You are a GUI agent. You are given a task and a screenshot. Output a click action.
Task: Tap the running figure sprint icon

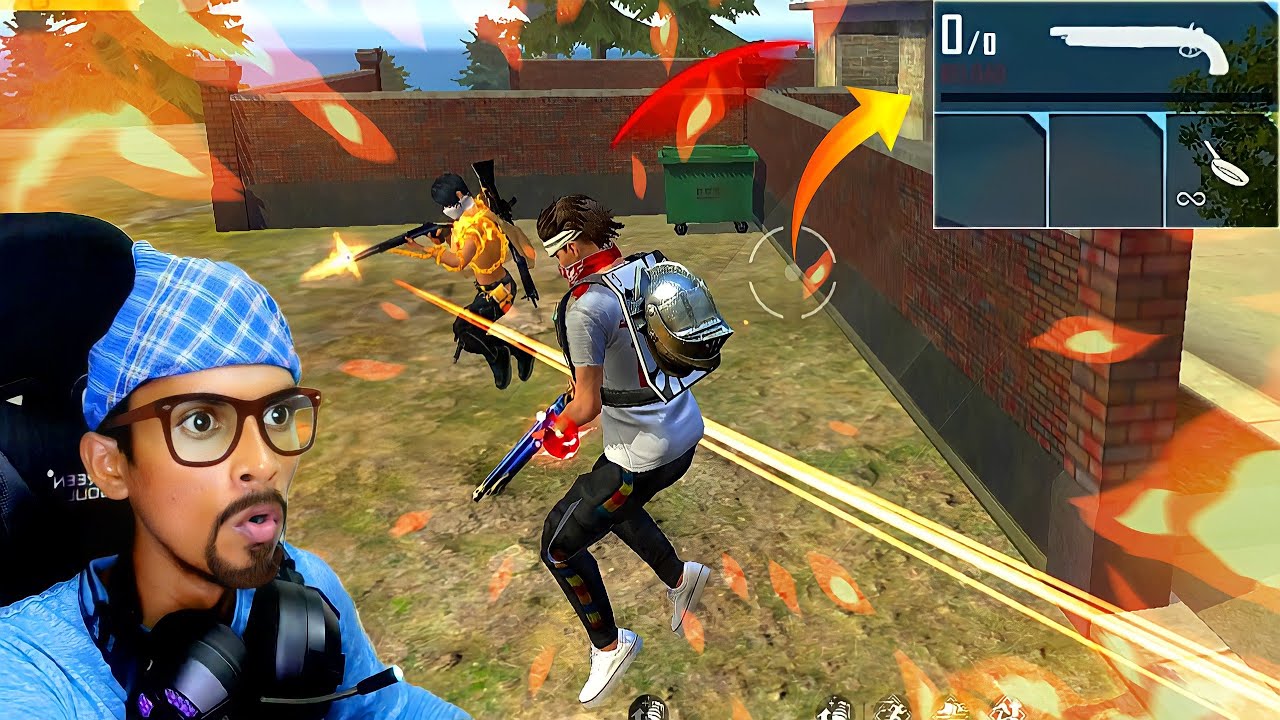pyautogui.click(x=890, y=709)
